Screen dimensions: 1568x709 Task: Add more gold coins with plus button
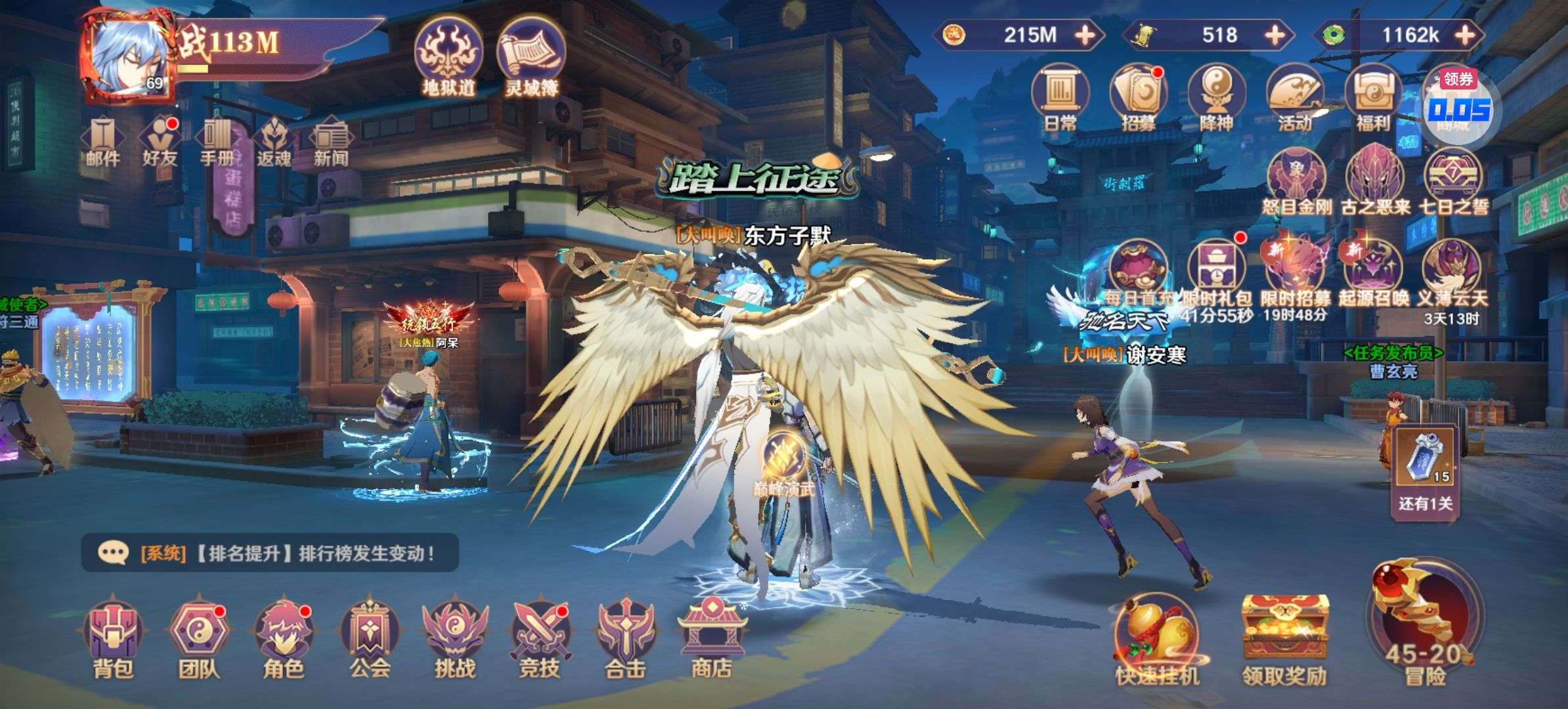point(1085,35)
